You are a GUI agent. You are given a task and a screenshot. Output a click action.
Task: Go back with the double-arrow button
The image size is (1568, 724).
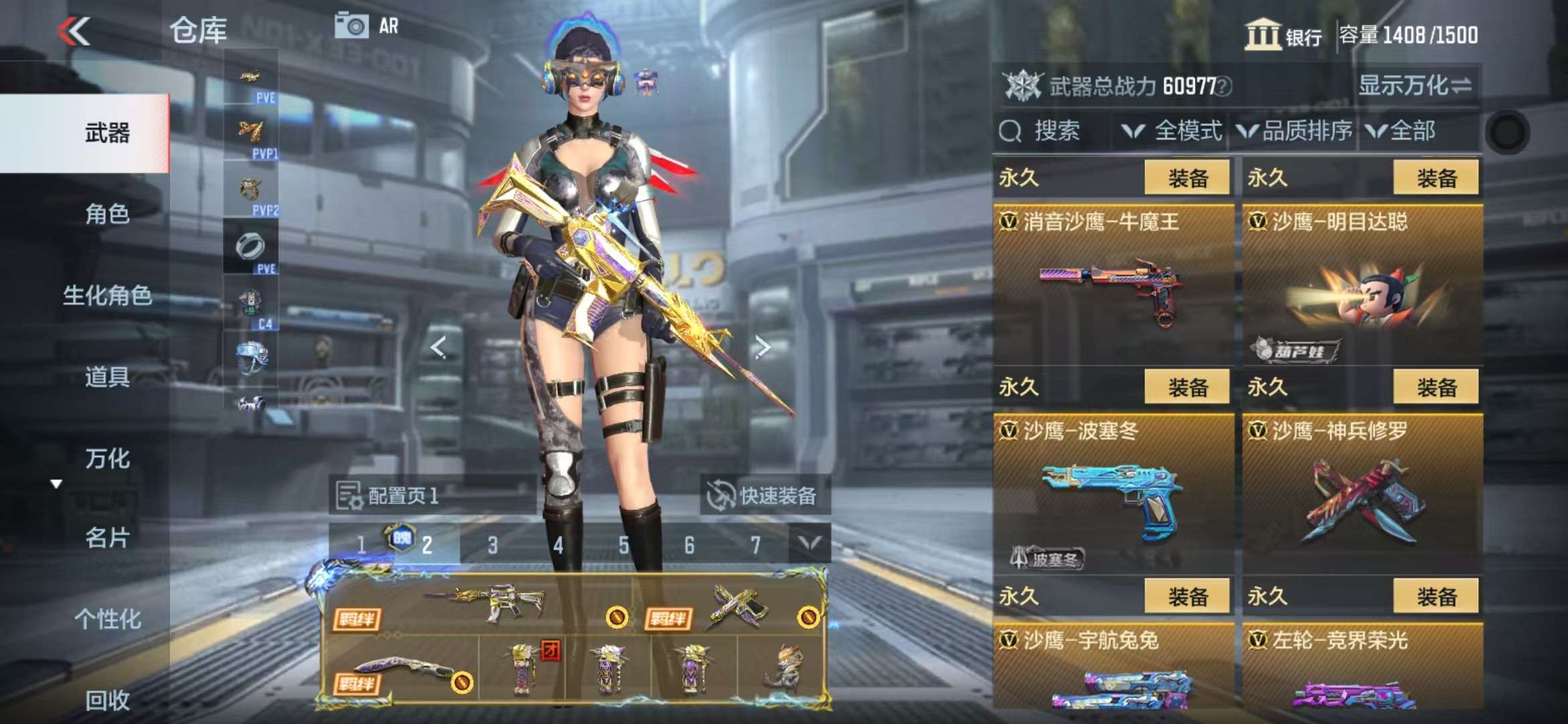tap(74, 31)
